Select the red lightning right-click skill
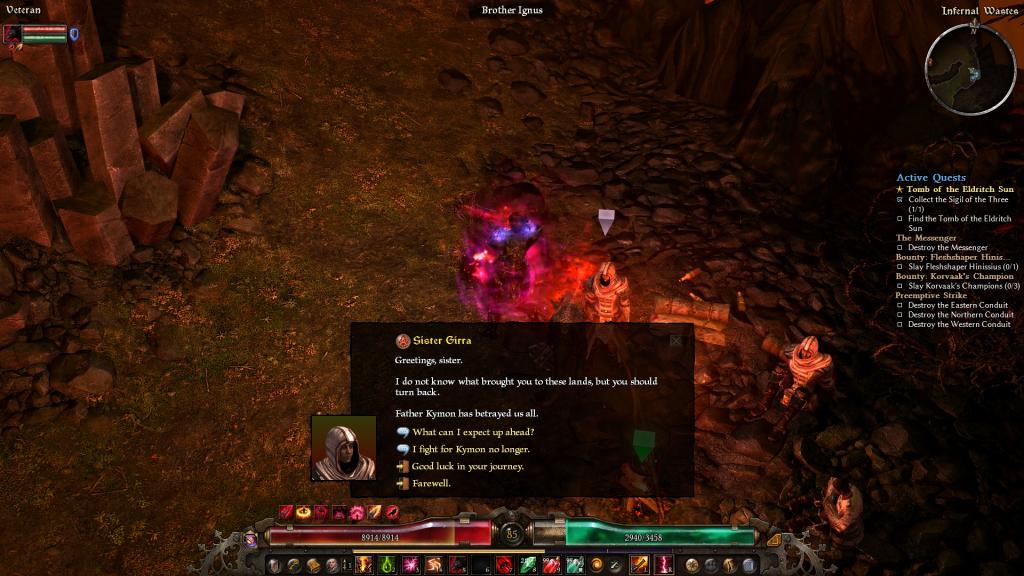This screenshot has width=1024, height=576. tap(663, 565)
